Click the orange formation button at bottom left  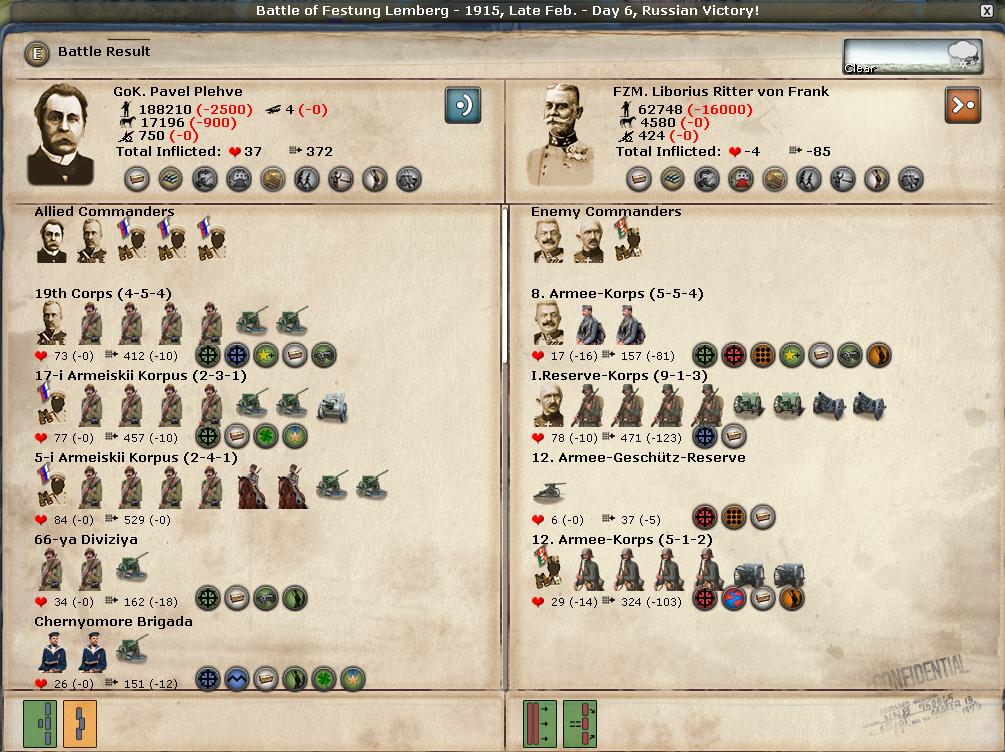pos(80,722)
